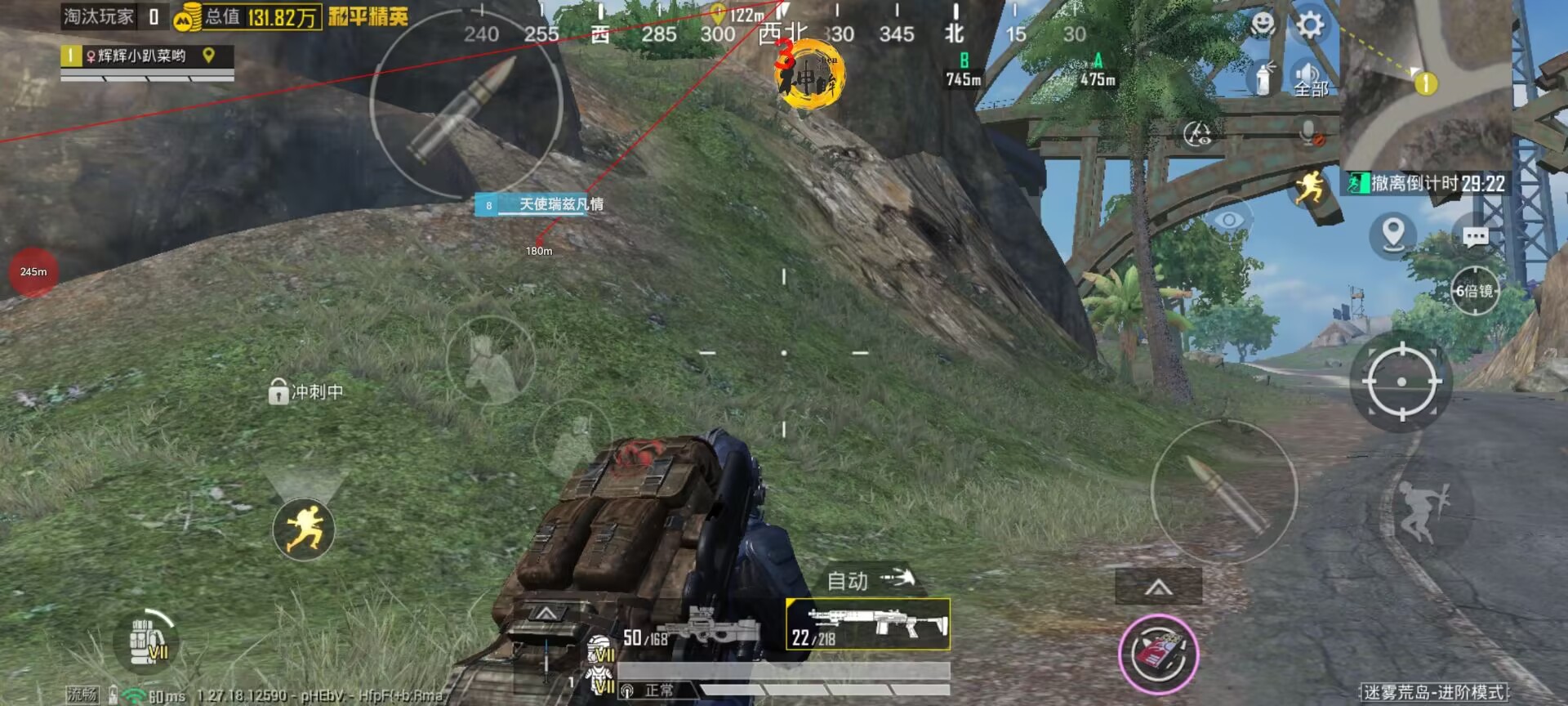Change the 自动 fire mode

(x=869, y=580)
